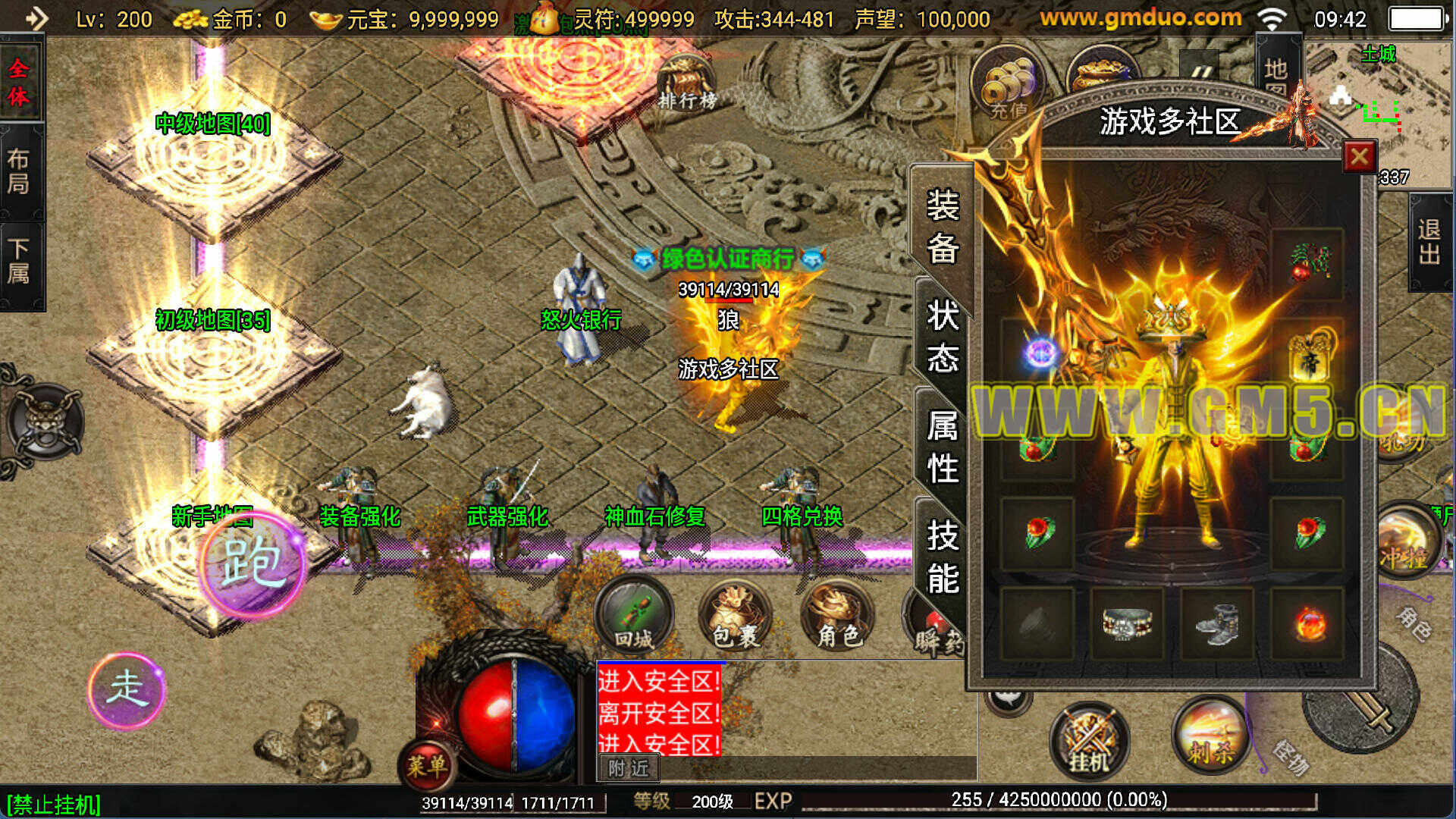Close the character equipment panel

point(1359,157)
